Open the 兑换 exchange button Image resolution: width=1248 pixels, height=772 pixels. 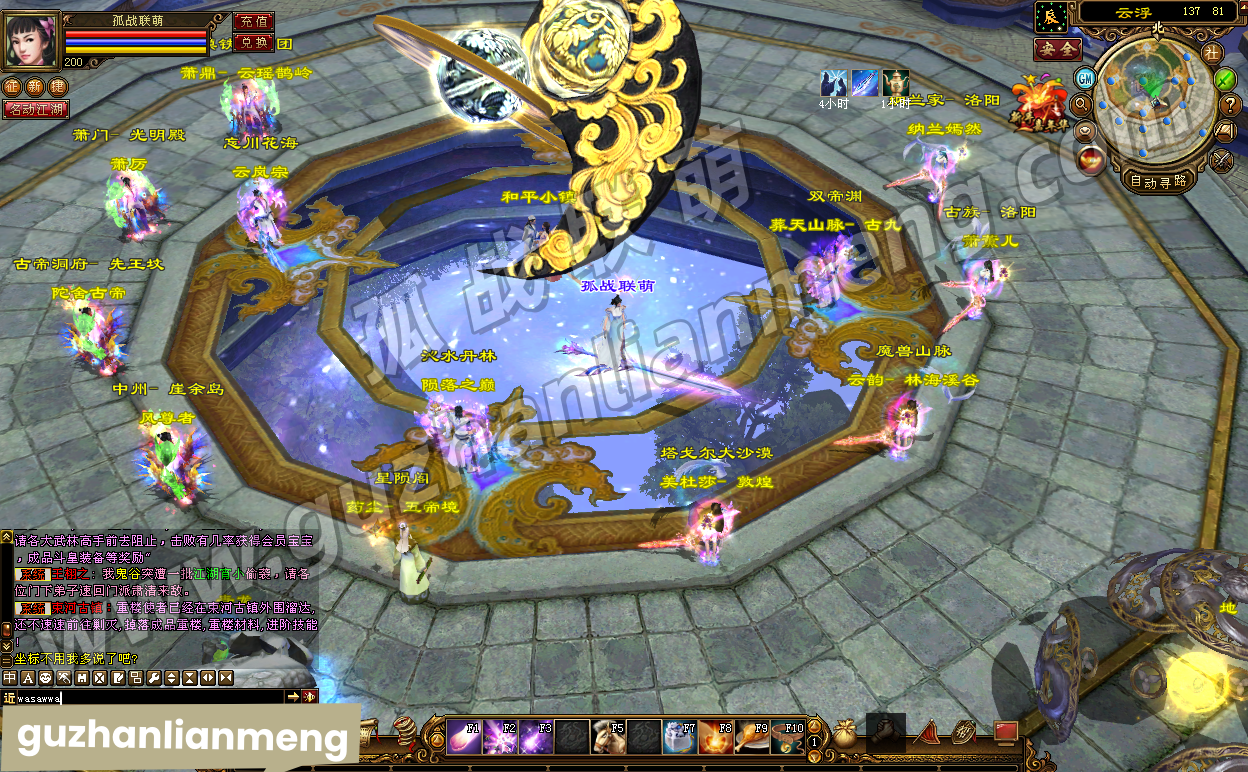tap(254, 43)
